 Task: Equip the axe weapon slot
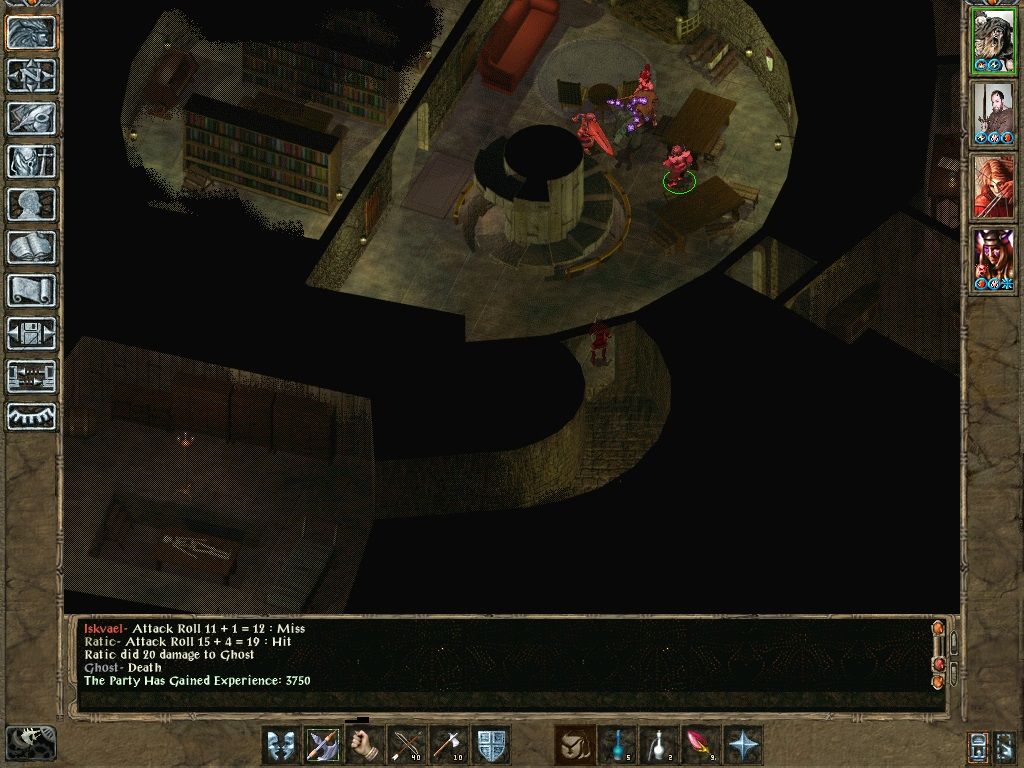(323, 745)
